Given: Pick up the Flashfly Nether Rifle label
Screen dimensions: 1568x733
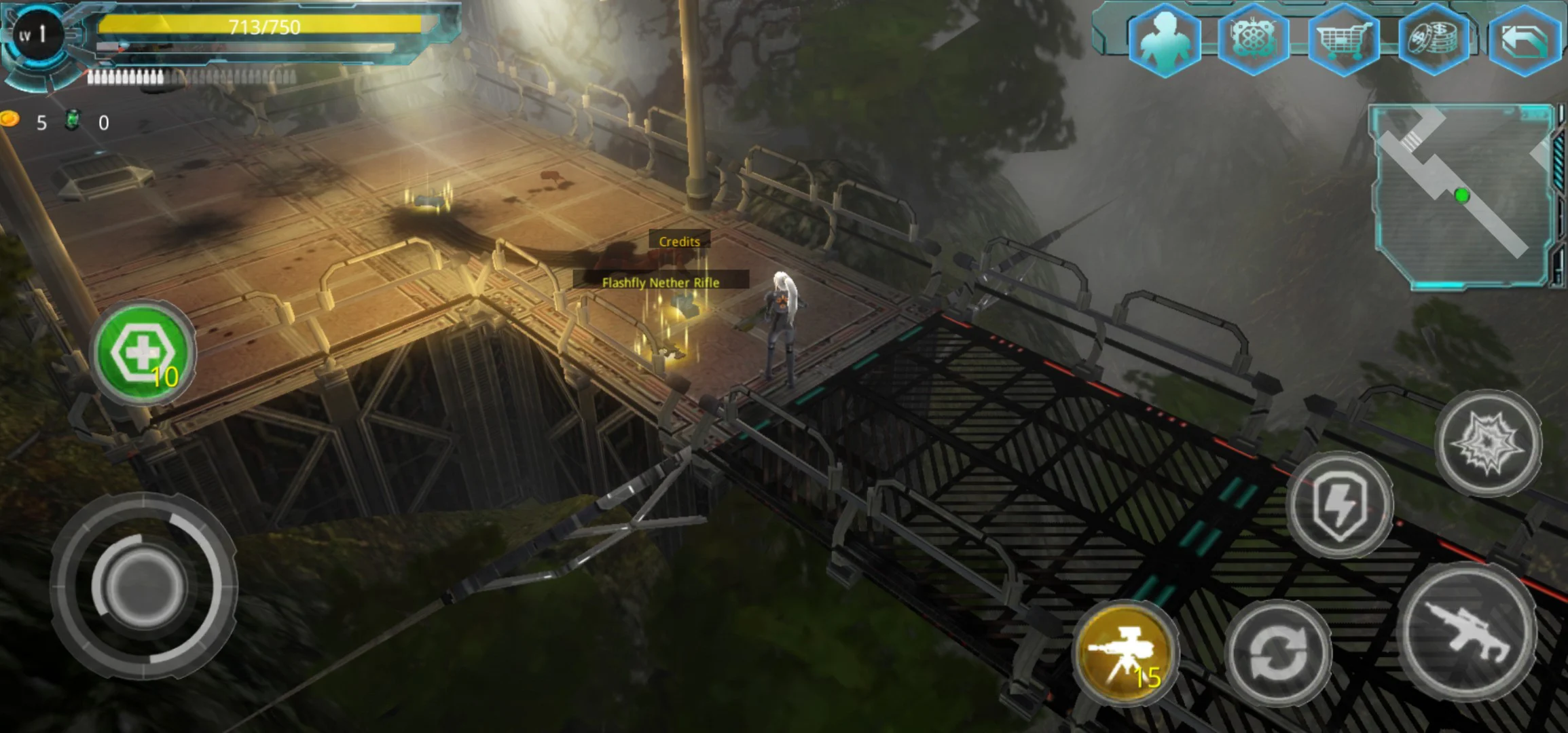Looking at the screenshot, I should (660, 282).
